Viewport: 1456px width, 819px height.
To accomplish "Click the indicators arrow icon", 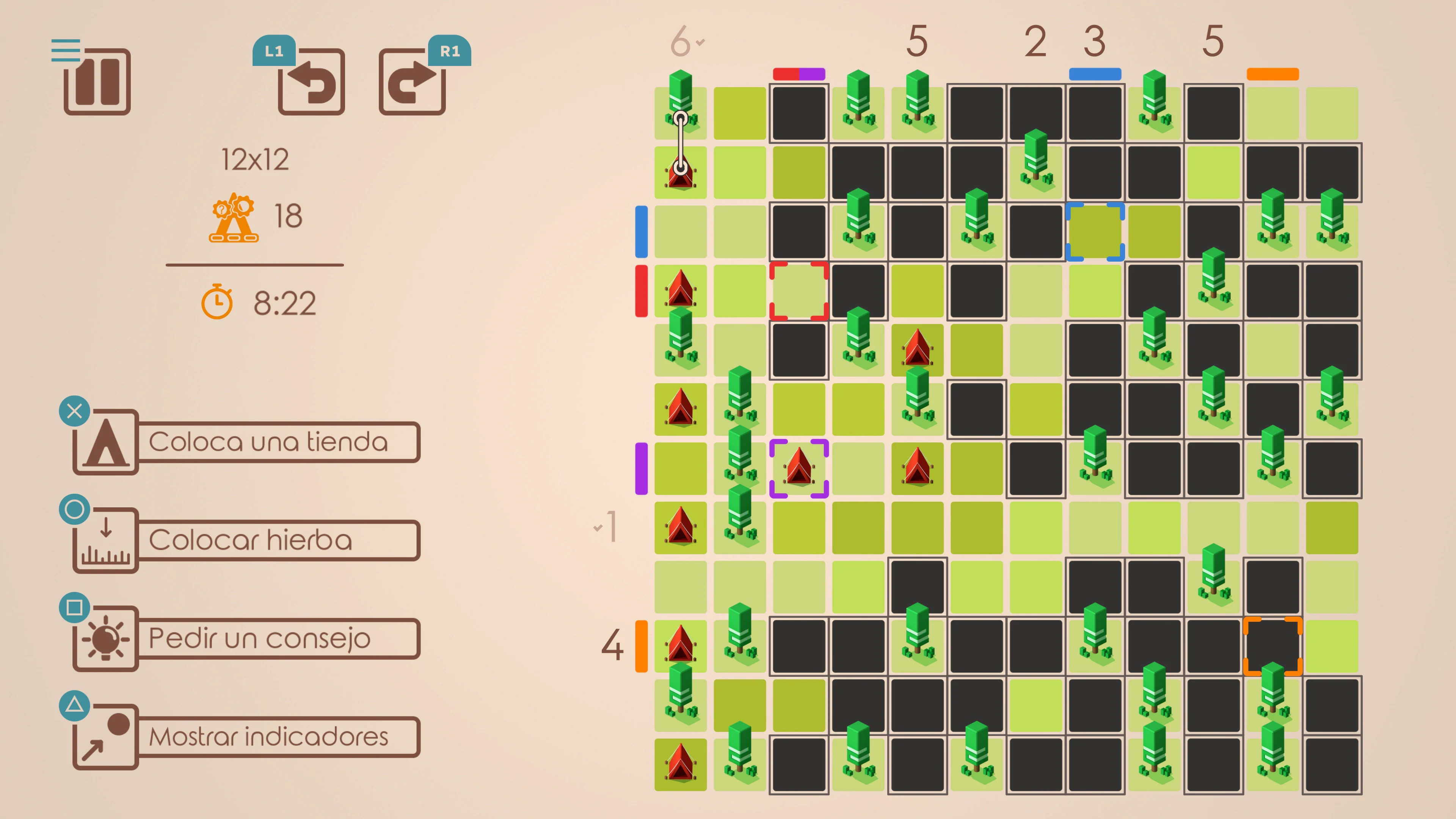I will (x=105, y=736).
